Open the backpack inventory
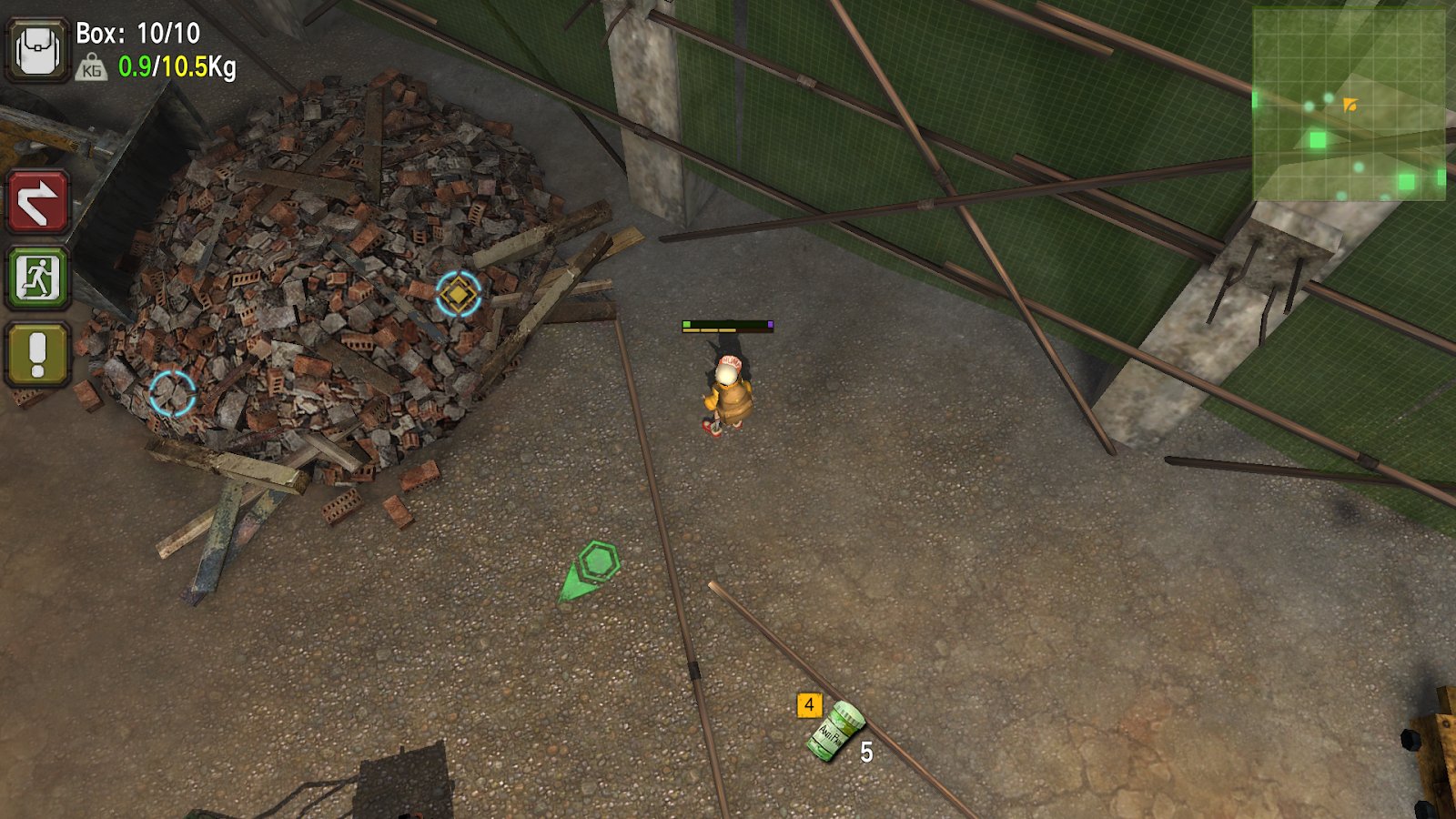The height and width of the screenshot is (819, 1456). click(37, 51)
